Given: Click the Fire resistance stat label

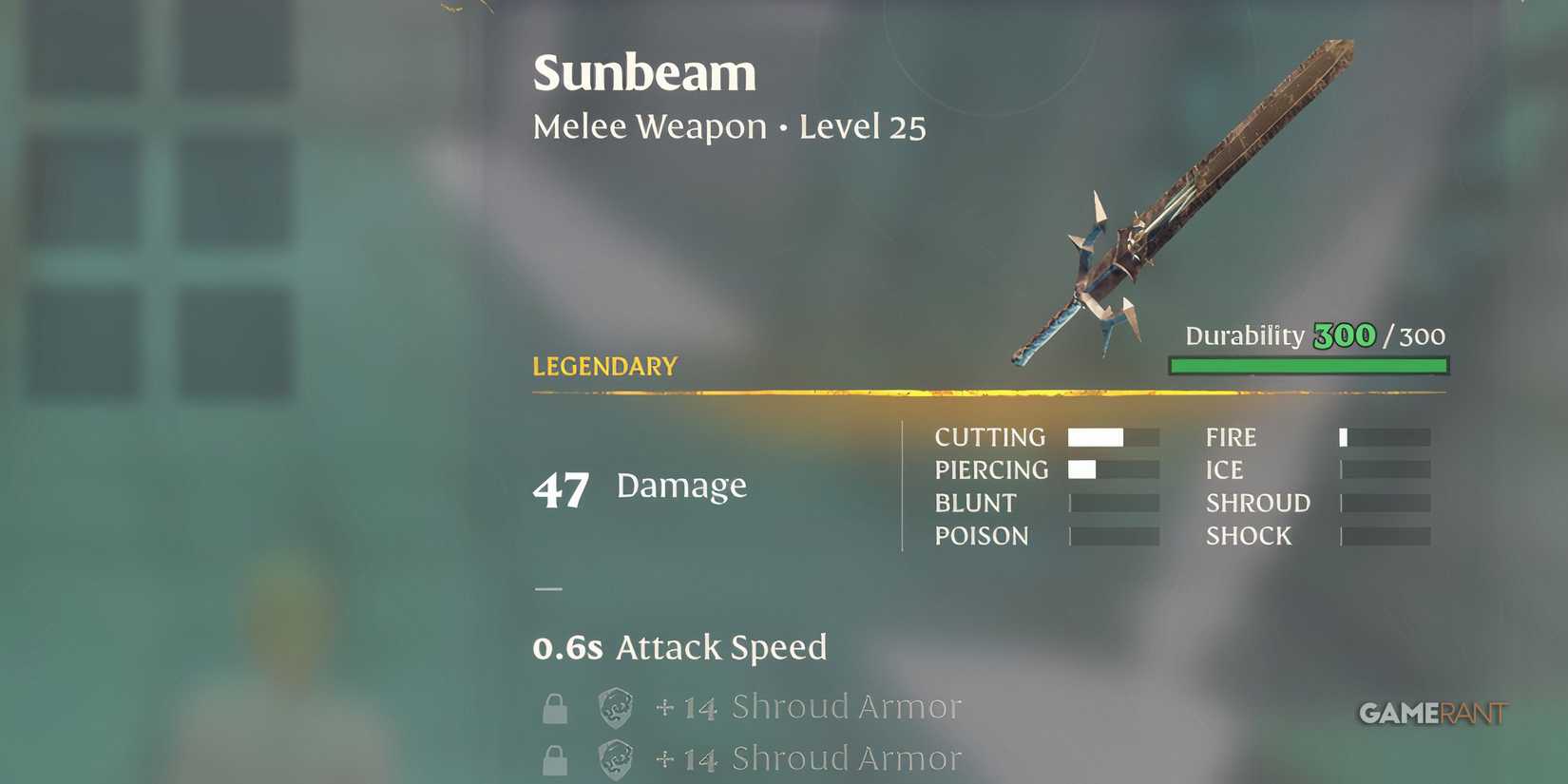Looking at the screenshot, I should click(1230, 437).
